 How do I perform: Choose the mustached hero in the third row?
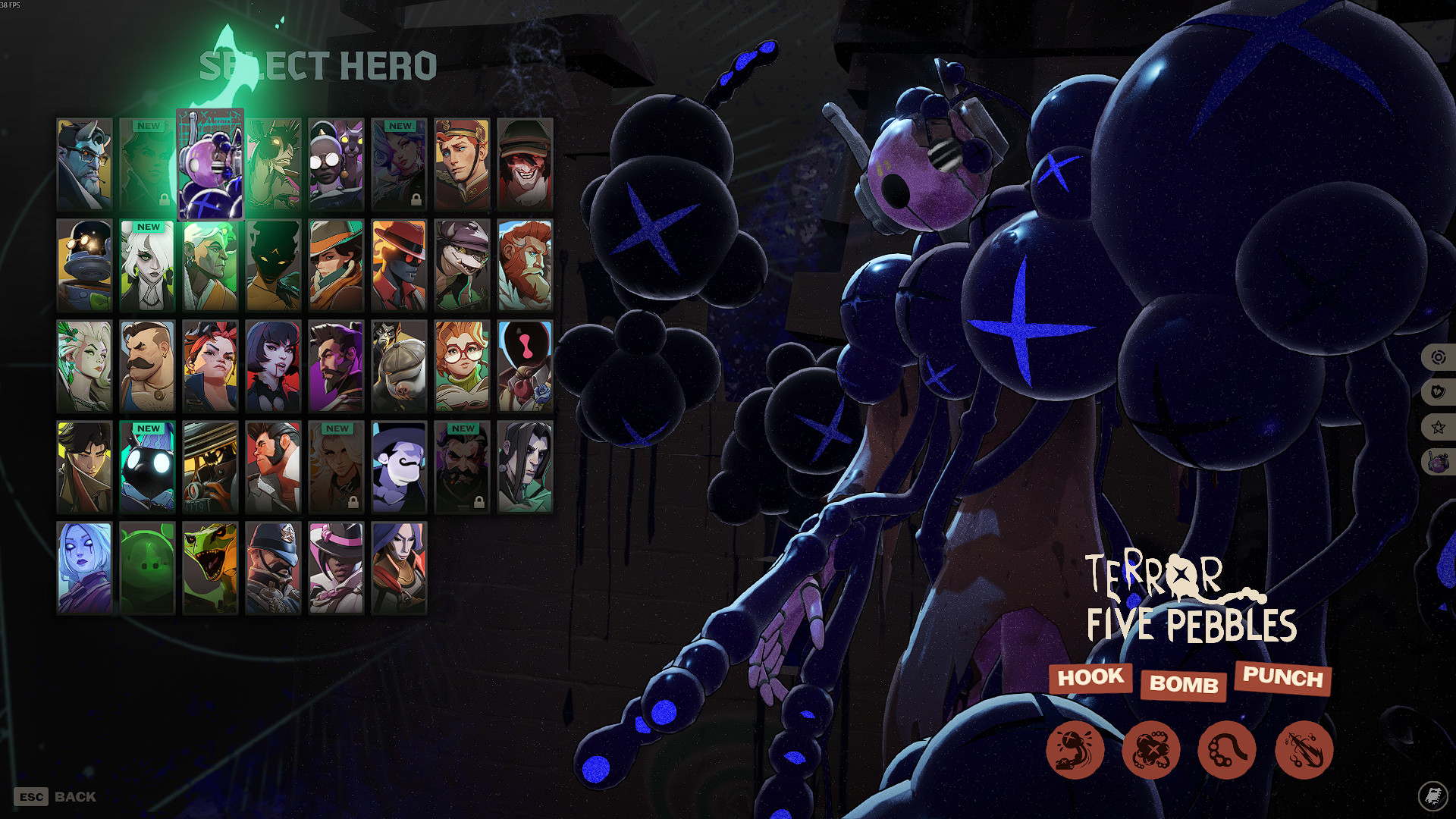coord(147,366)
